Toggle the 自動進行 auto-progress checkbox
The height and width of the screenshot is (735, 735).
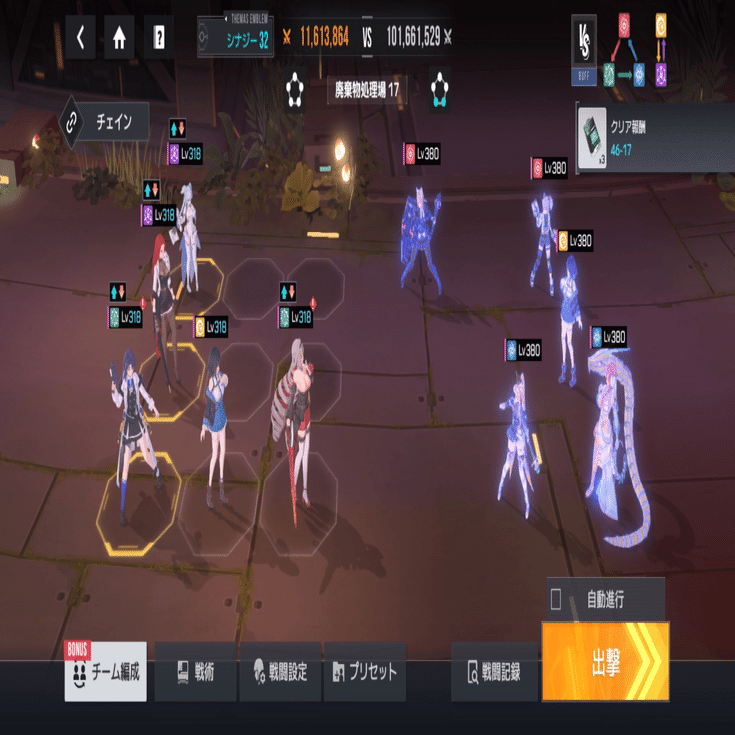click(x=556, y=600)
